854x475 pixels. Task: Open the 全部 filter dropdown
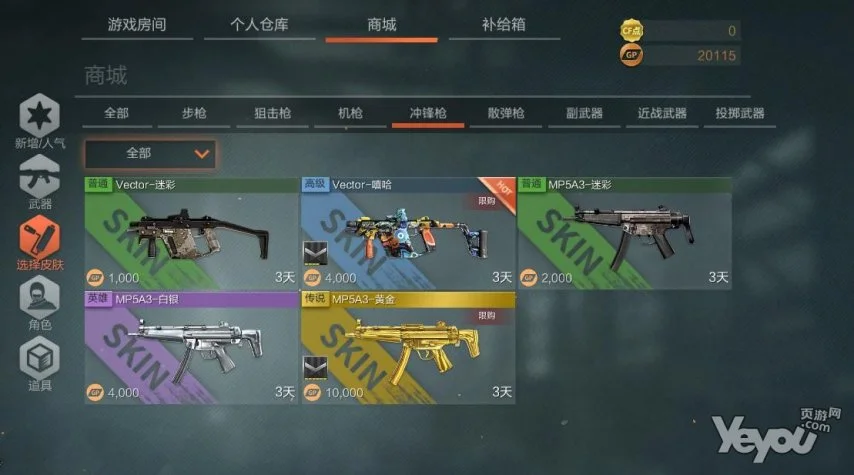[x=150, y=154]
